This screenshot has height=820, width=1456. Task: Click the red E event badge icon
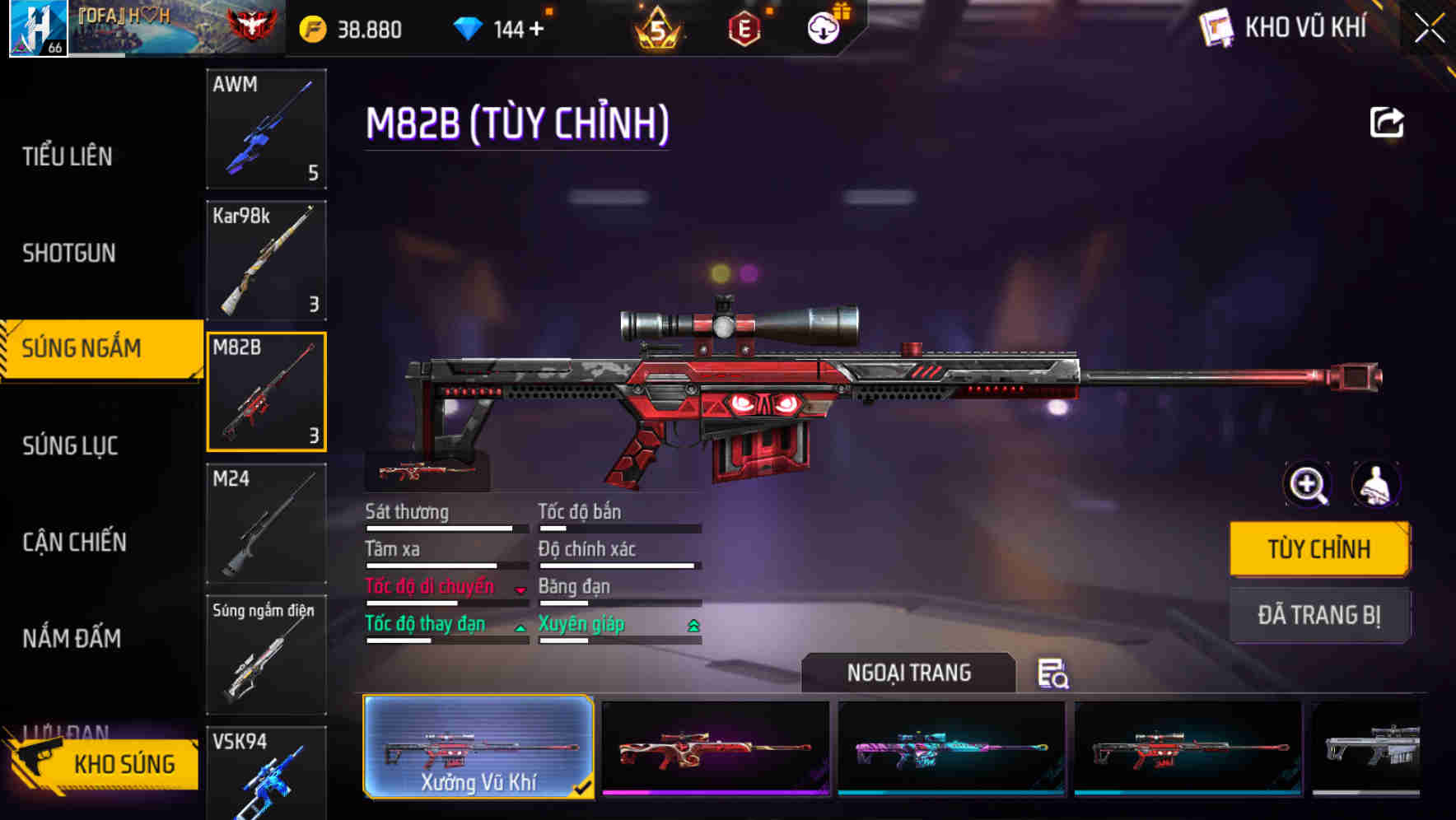tap(744, 27)
